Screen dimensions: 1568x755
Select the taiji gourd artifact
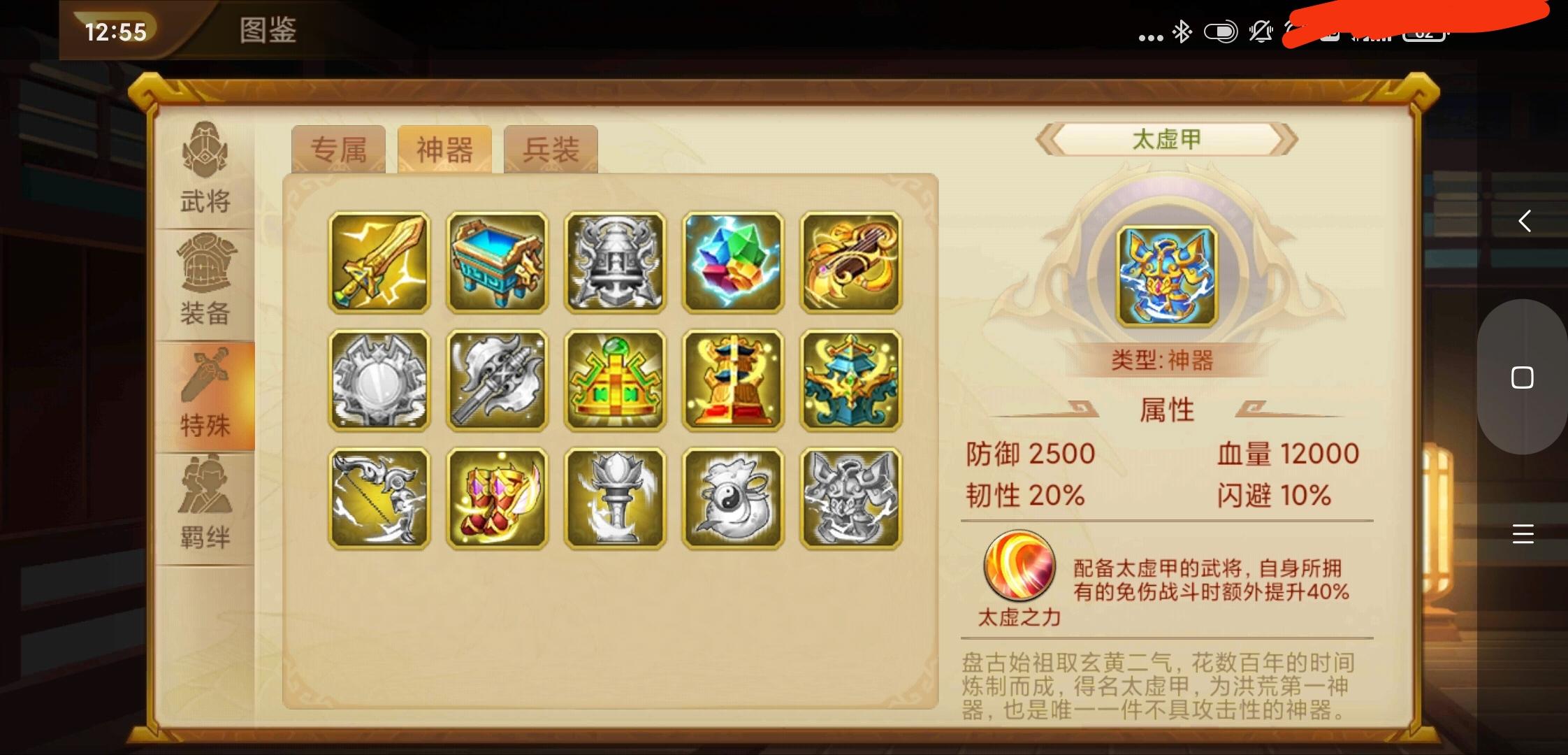[x=733, y=500]
